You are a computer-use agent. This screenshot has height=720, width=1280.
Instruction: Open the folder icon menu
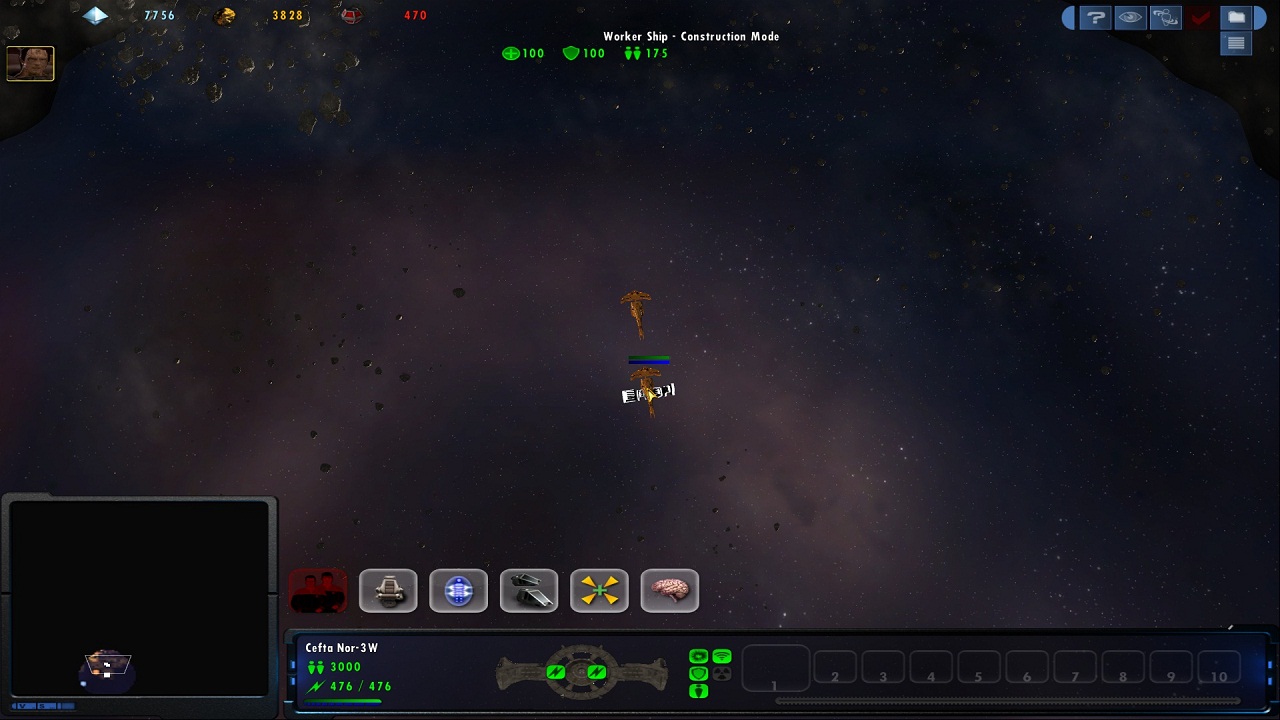[1236, 17]
